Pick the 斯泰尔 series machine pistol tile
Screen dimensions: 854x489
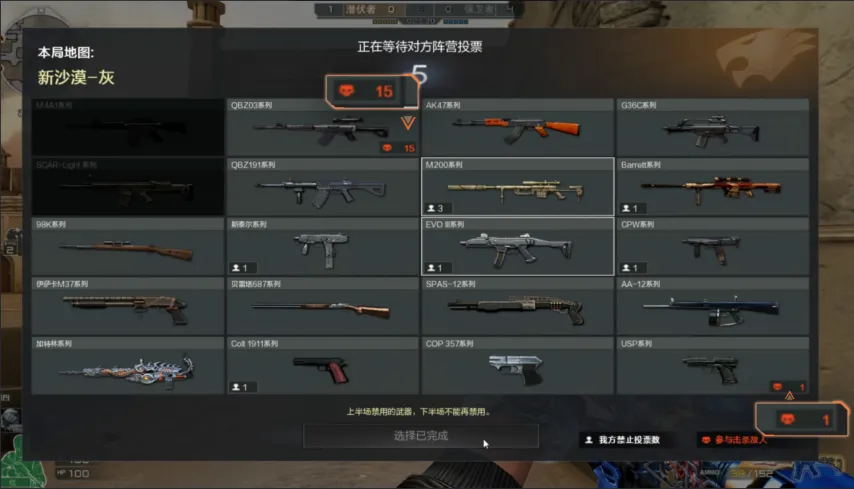[x=322, y=247]
